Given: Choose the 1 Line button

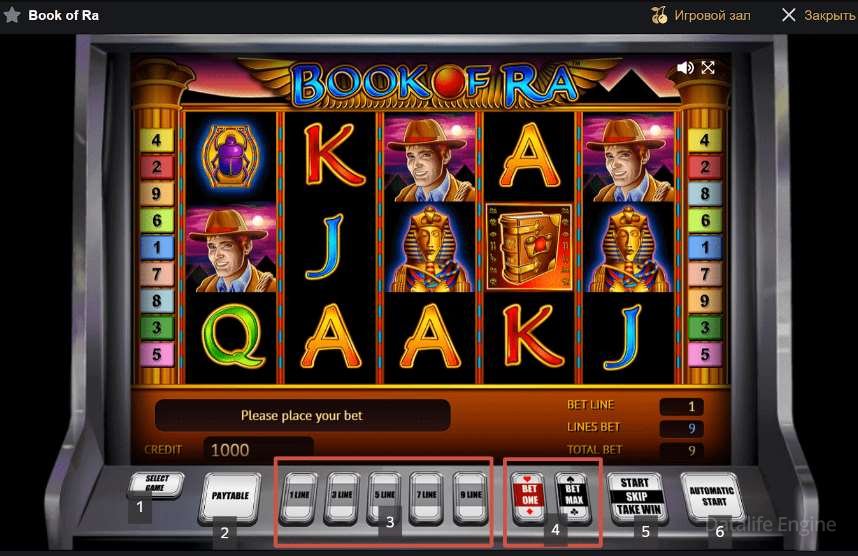Looking at the screenshot, I should (x=299, y=496).
